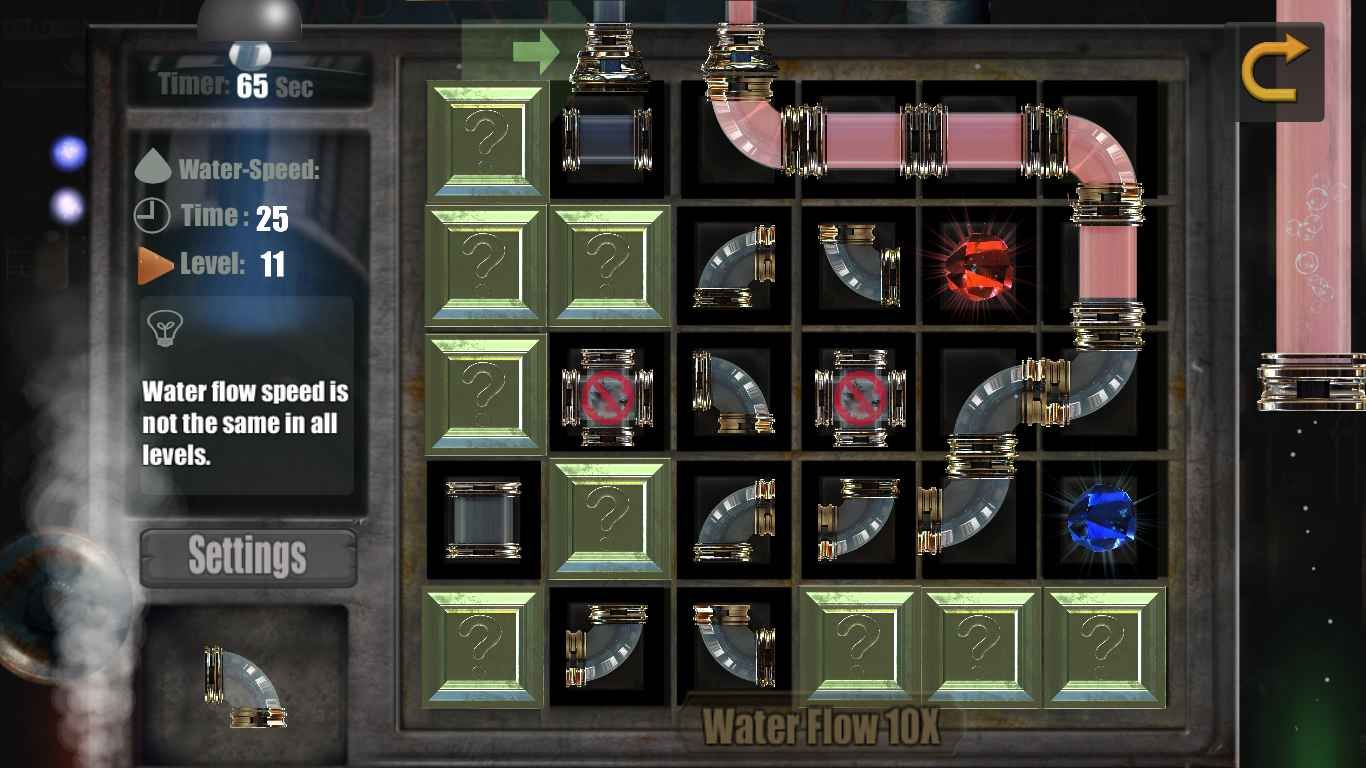Activate the Water Flow 10X button
This screenshot has width=1366, height=768.
[x=821, y=727]
